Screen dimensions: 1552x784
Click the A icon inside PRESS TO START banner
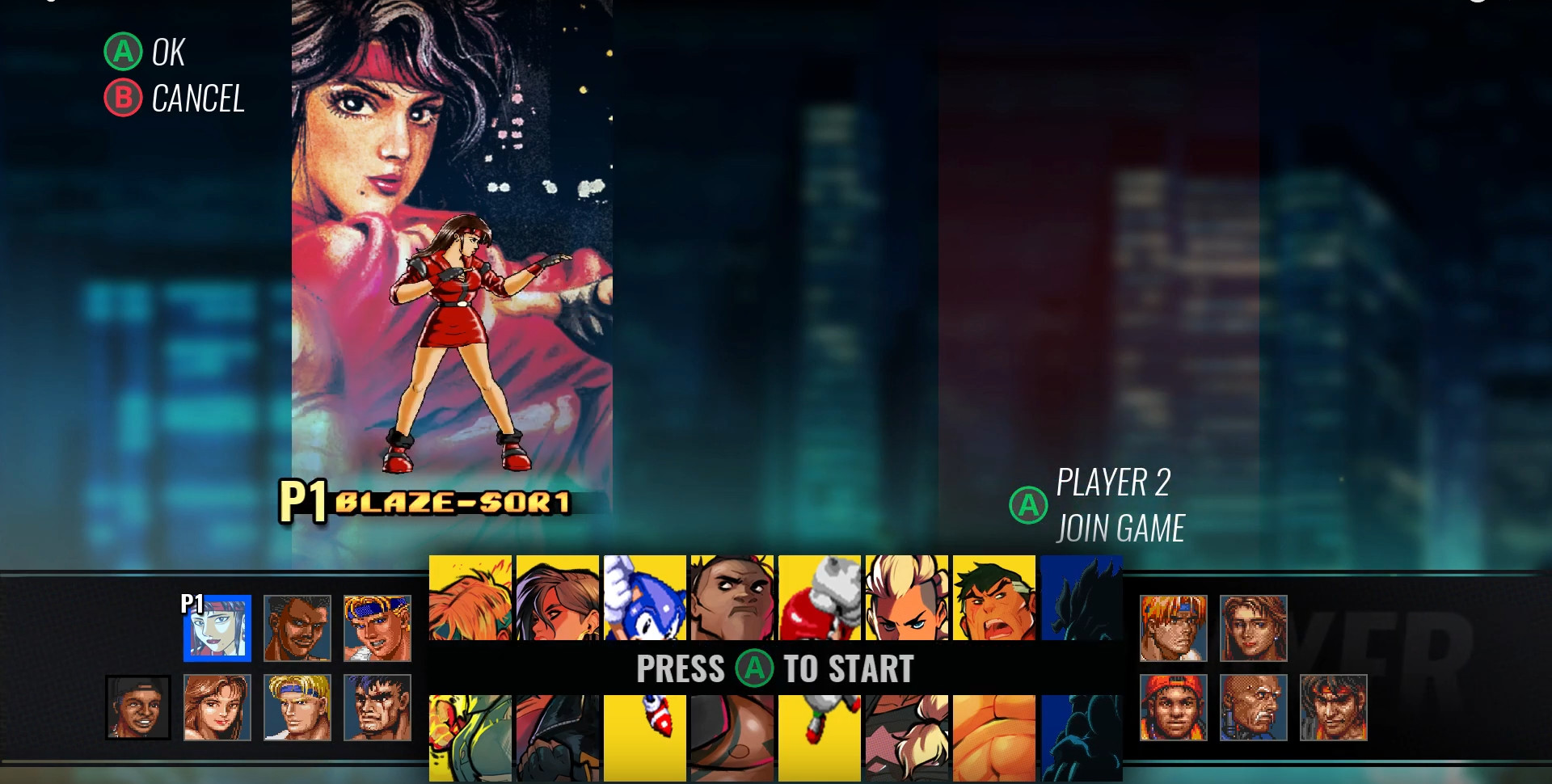755,669
